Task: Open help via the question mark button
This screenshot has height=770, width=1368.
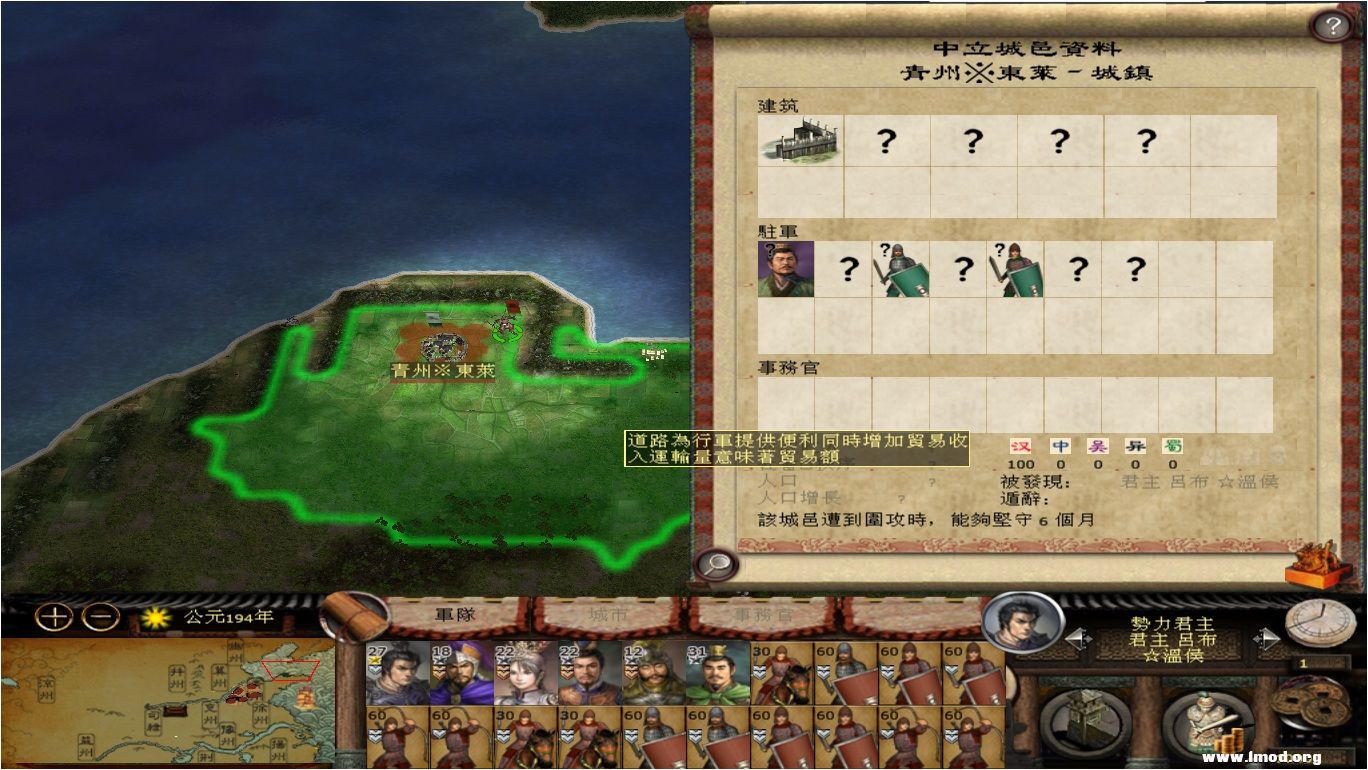Action: click(1332, 25)
